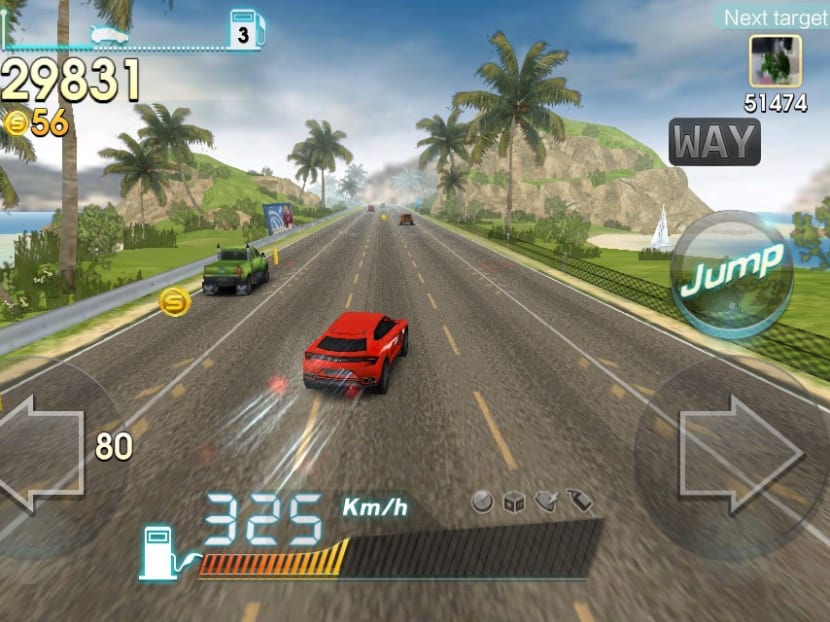Image resolution: width=830 pixels, height=622 pixels.
Task: Toggle the WAY button
Action: pos(714,143)
